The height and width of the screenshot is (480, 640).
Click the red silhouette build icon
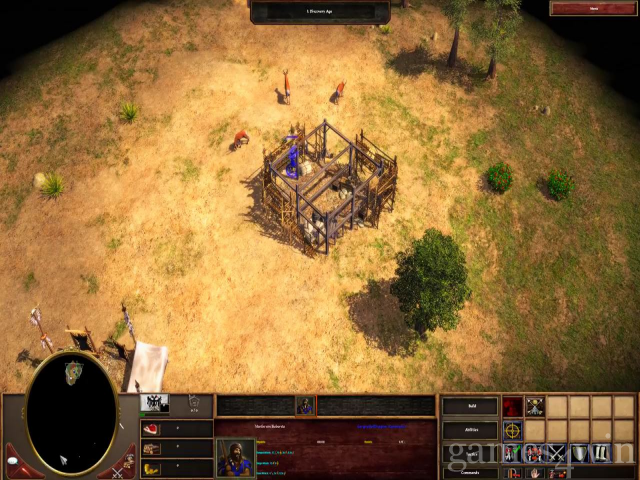coord(512,407)
